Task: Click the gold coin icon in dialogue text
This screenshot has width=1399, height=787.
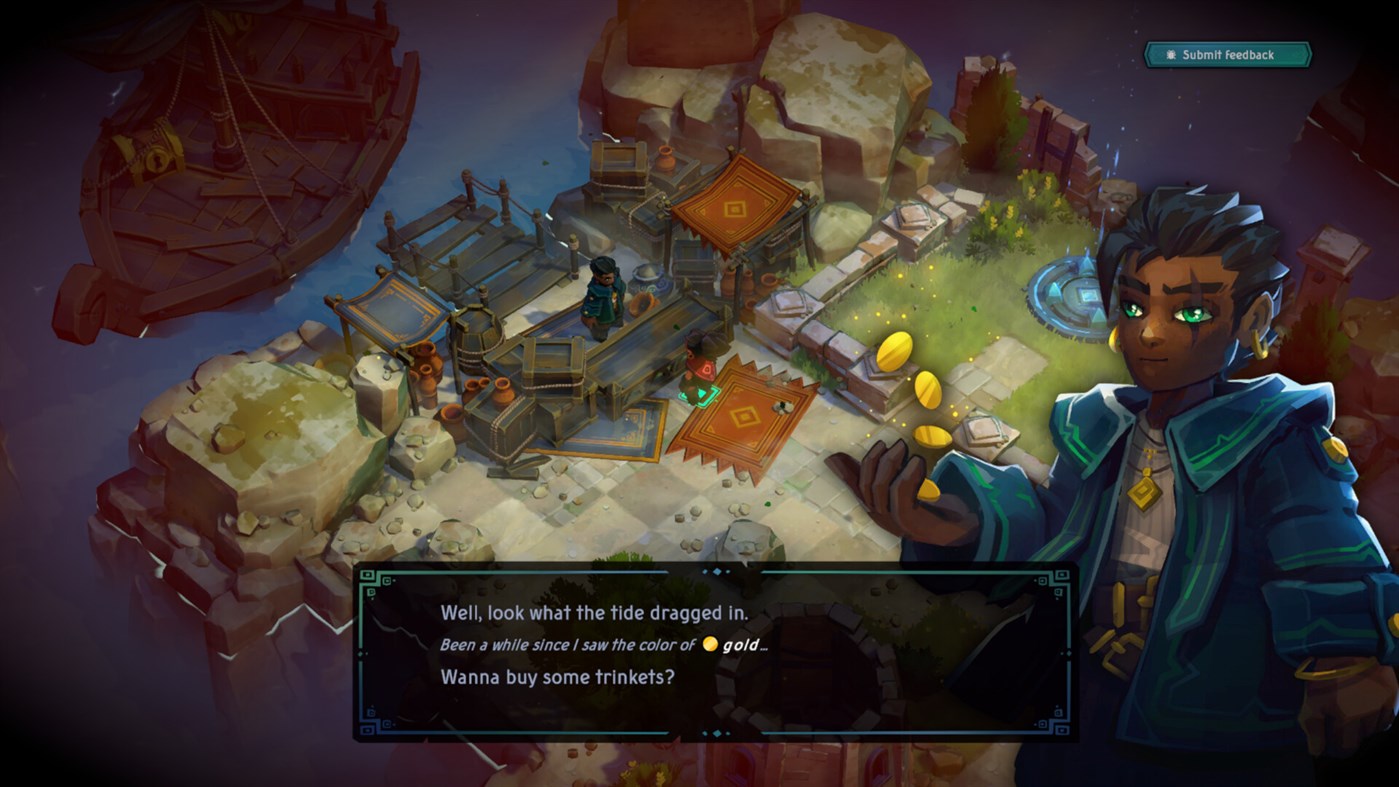Action: coord(710,644)
